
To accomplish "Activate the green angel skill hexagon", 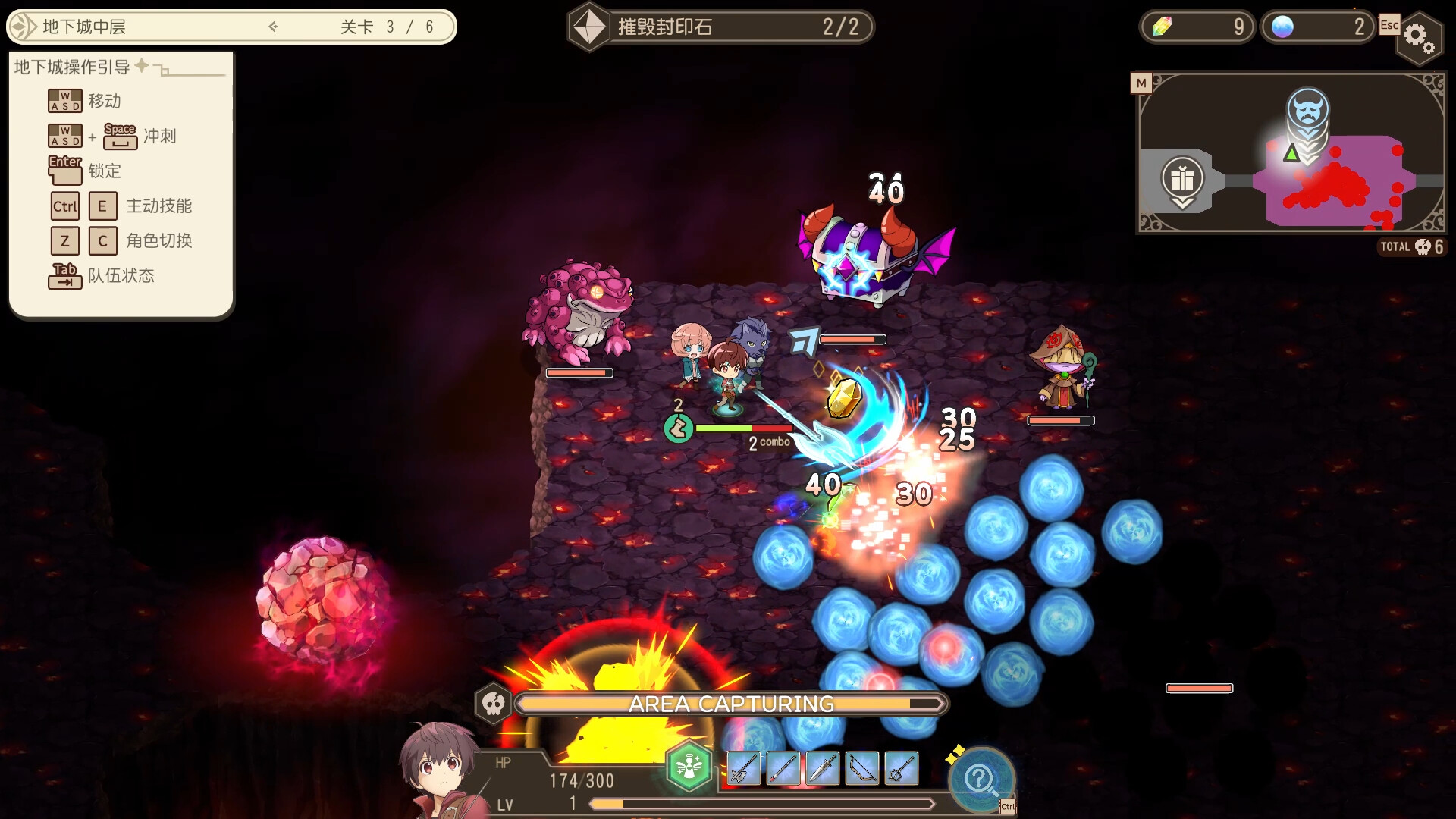I will [689, 767].
